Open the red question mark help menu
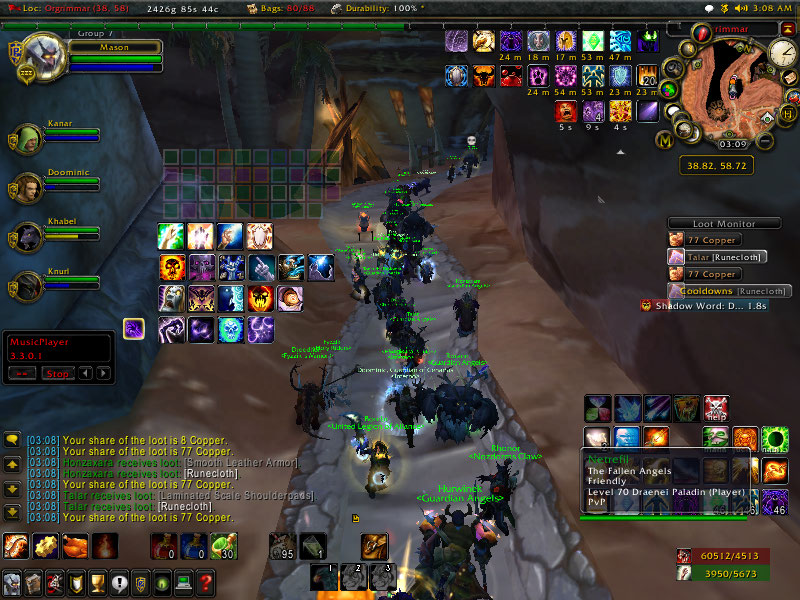800x600 pixels. coord(205,582)
